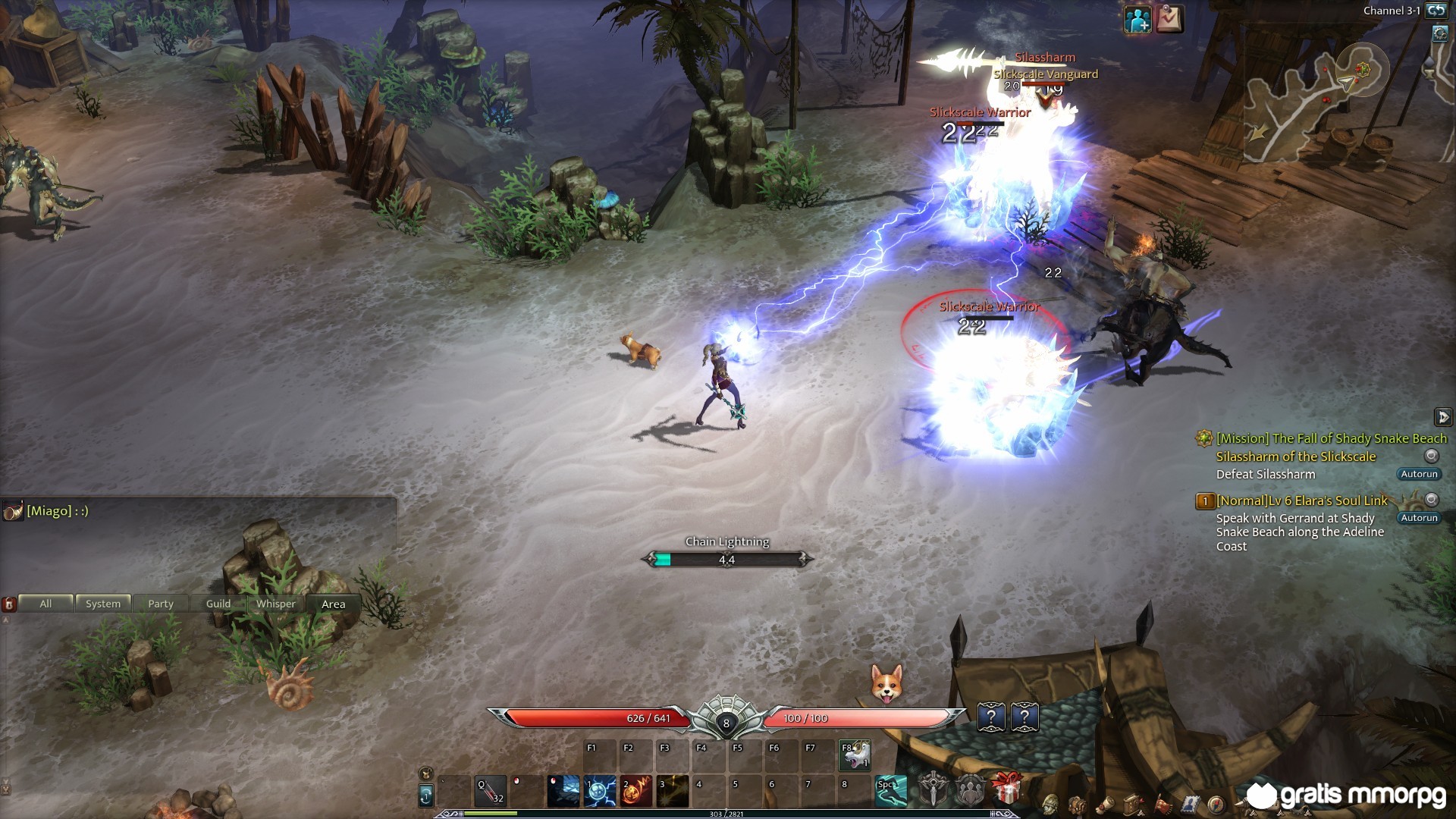Autorun to Elara's Soul Link quest

pyautogui.click(x=1419, y=518)
